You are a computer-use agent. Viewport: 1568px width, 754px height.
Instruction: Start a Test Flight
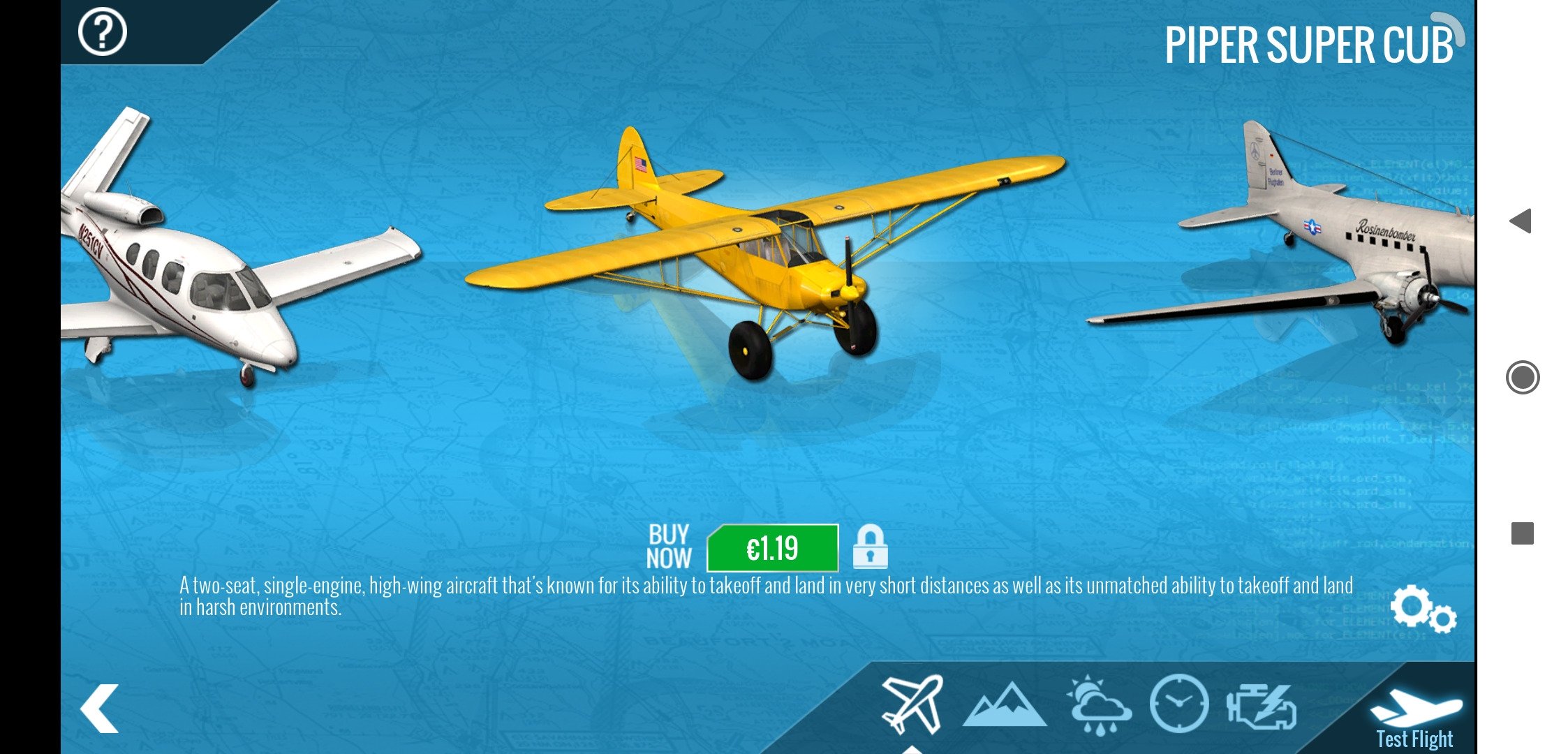click(1415, 717)
